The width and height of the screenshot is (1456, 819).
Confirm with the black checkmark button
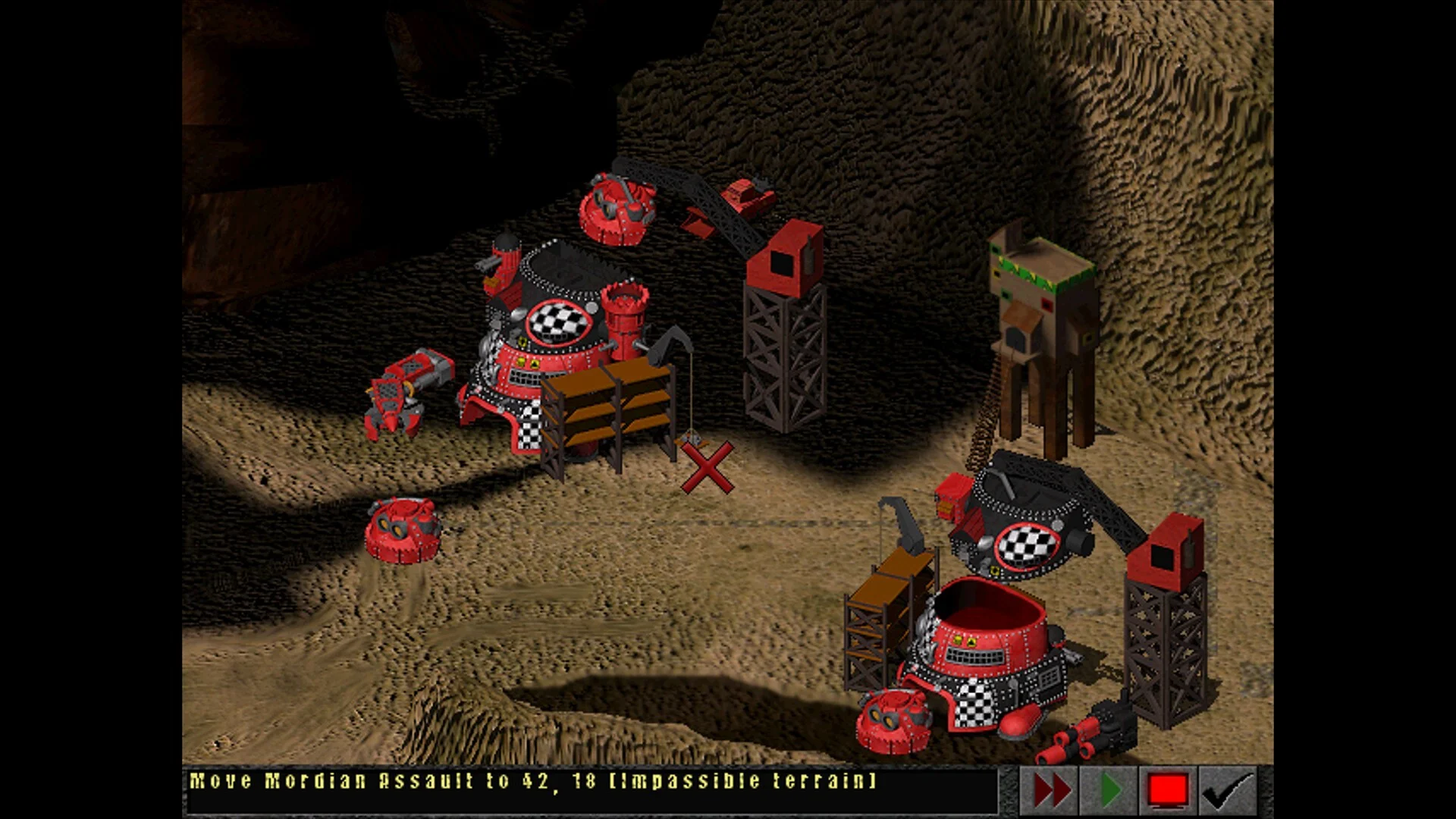coord(1227,792)
